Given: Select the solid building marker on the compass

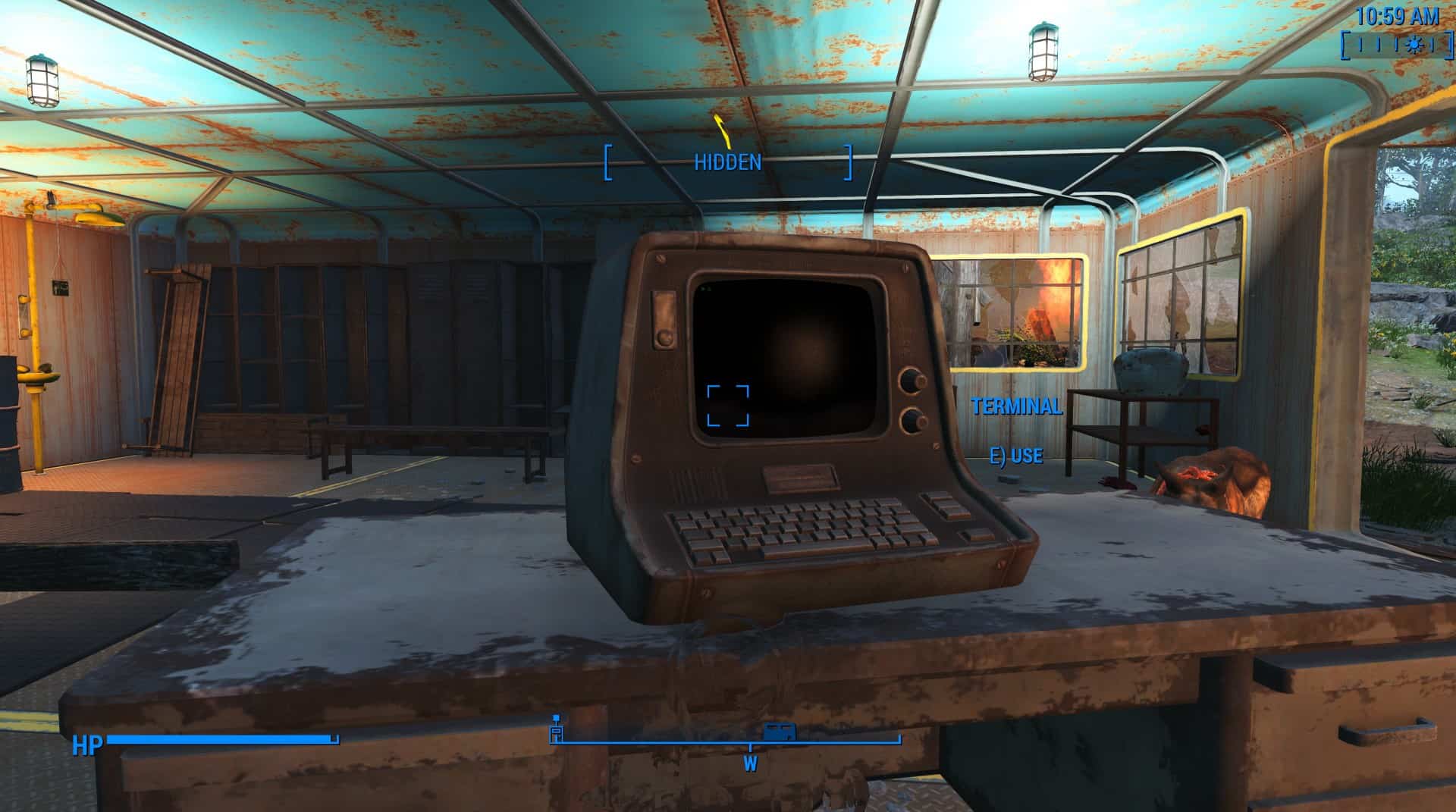Looking at the screenshot, I should click(x=779, y=732).
